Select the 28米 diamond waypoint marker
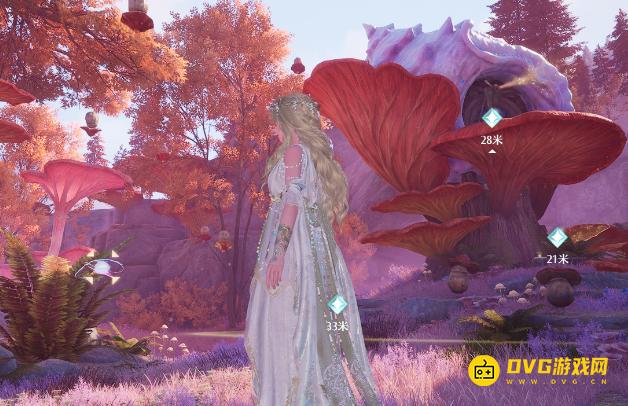Image resolution: width=628 pixels, height=406 pixels. pos(491,118)
